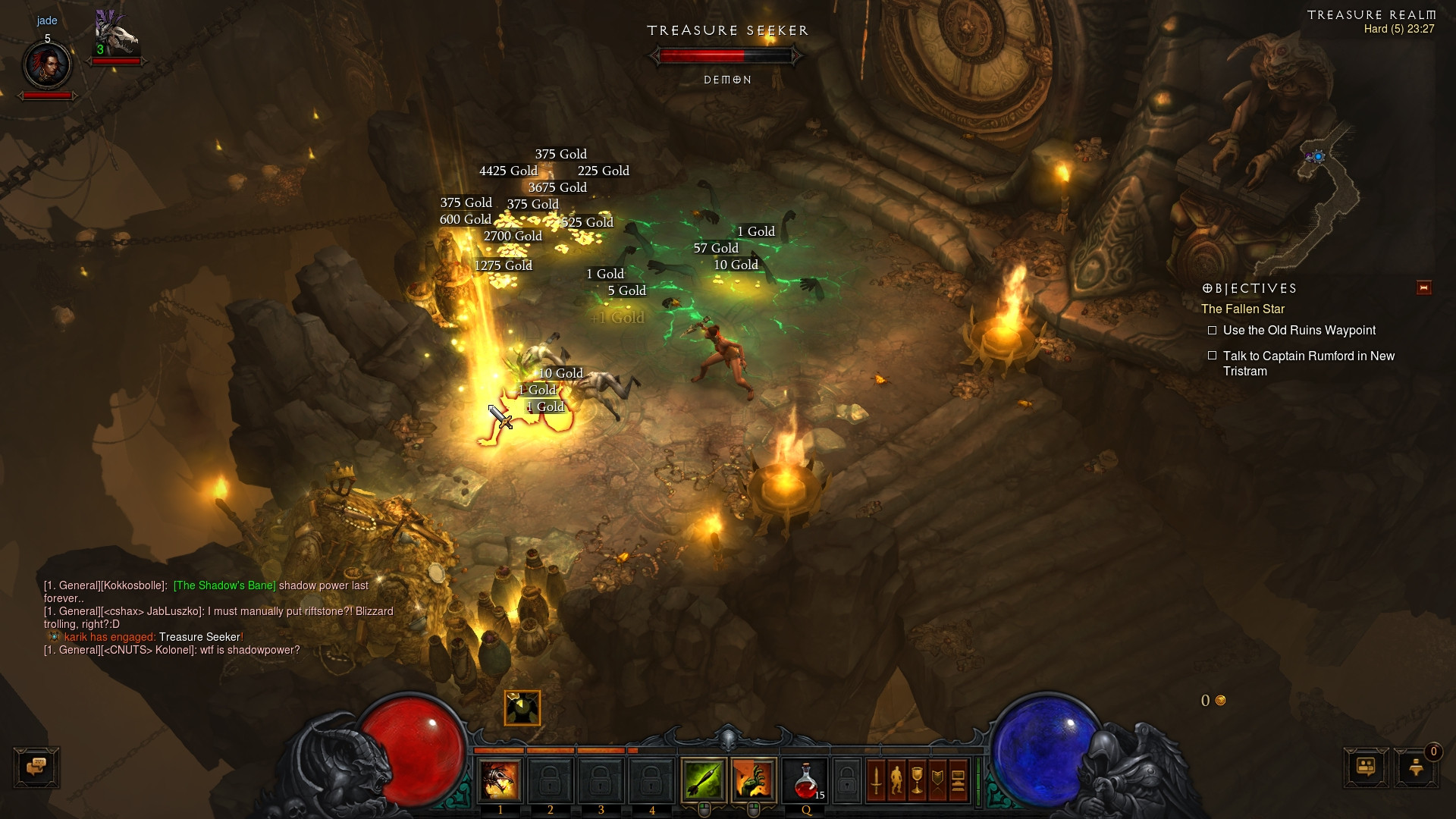Select The Fallen Star quest title

click(1243, 309)
